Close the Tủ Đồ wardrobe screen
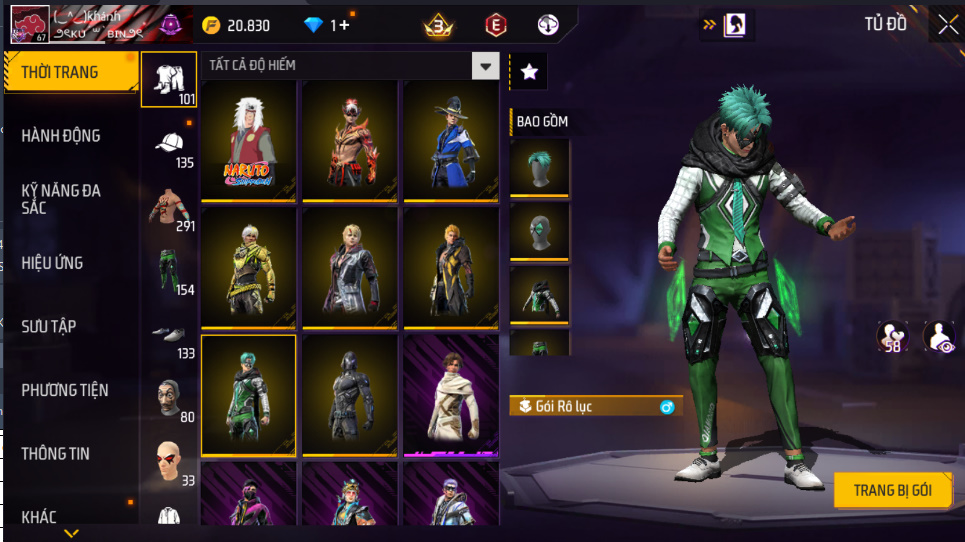Image resolution: width=965 pixels, height=542 pixels. 947,25
